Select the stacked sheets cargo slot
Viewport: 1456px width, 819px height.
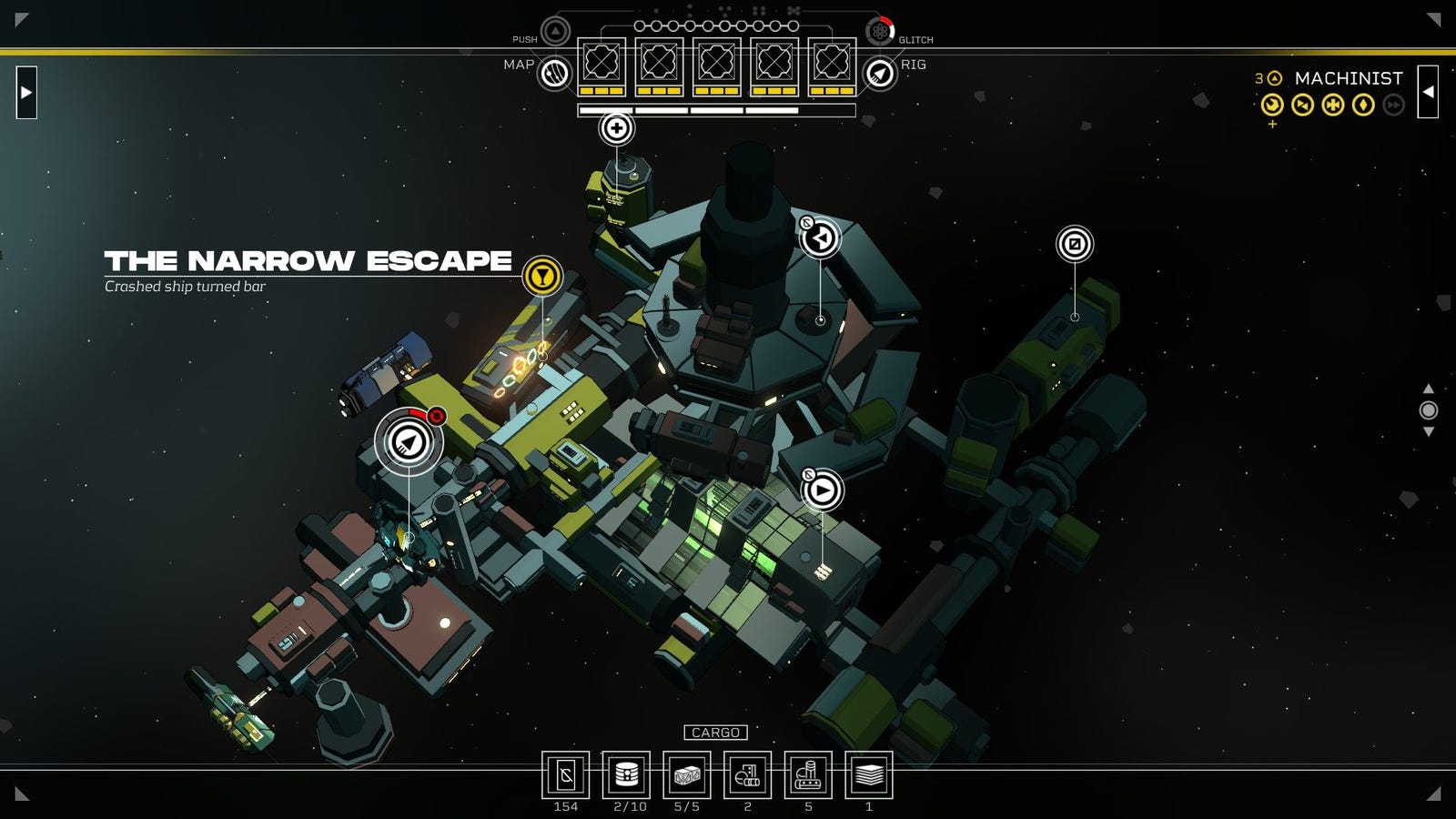click(x=869, y=775)
